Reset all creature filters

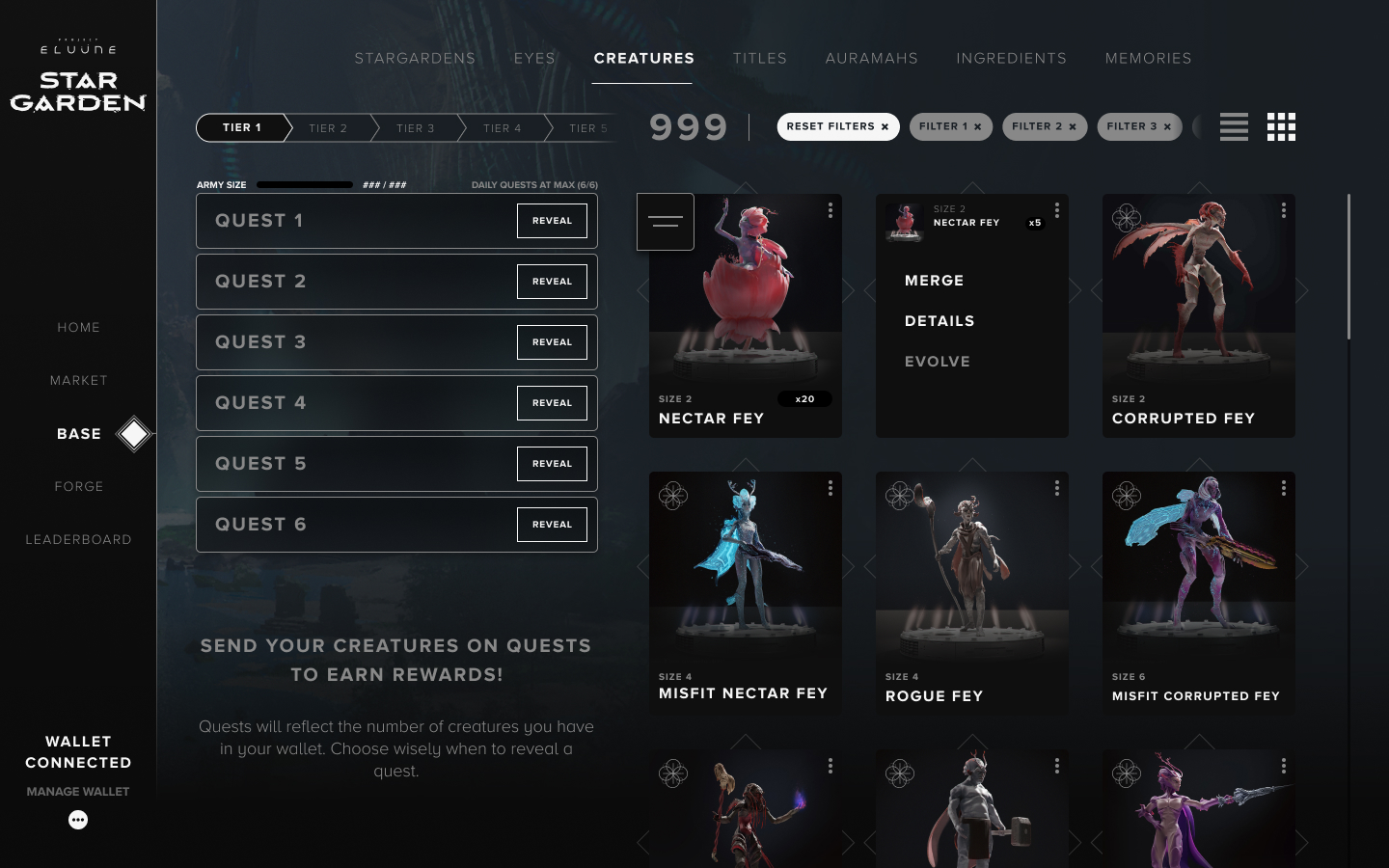point(837,127)
